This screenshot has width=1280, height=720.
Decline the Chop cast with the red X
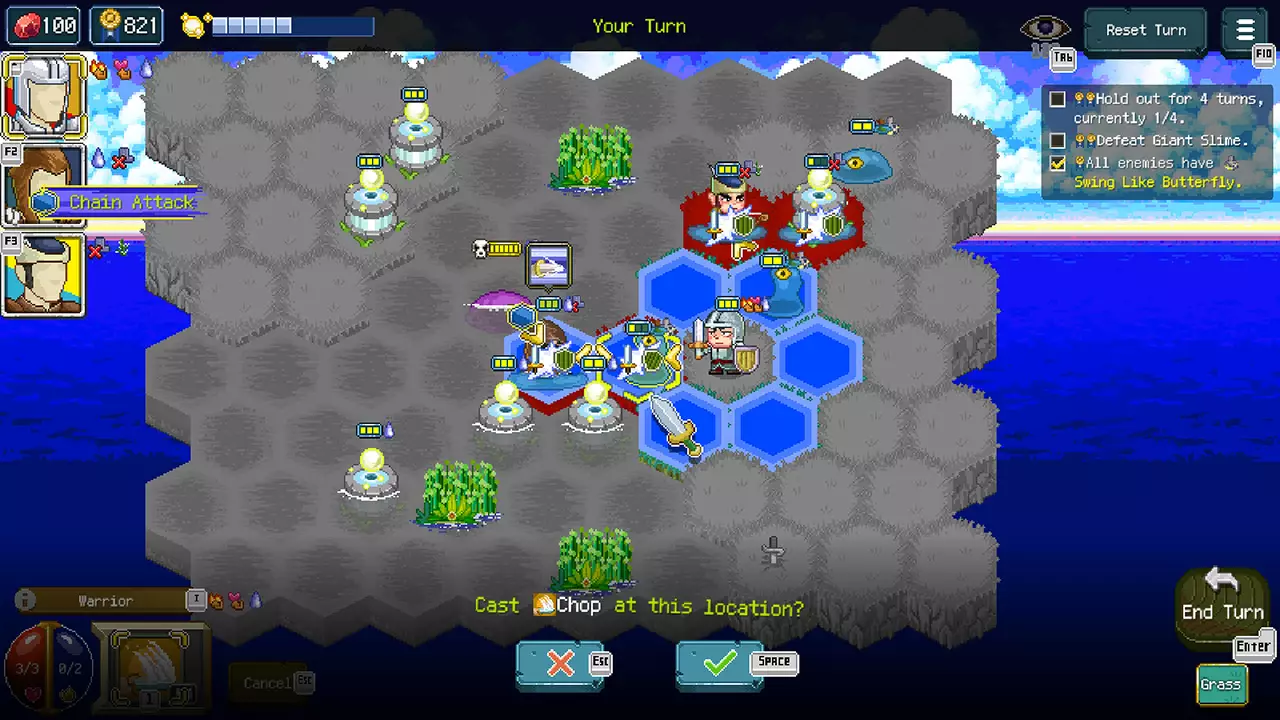[x=560, y=664]
